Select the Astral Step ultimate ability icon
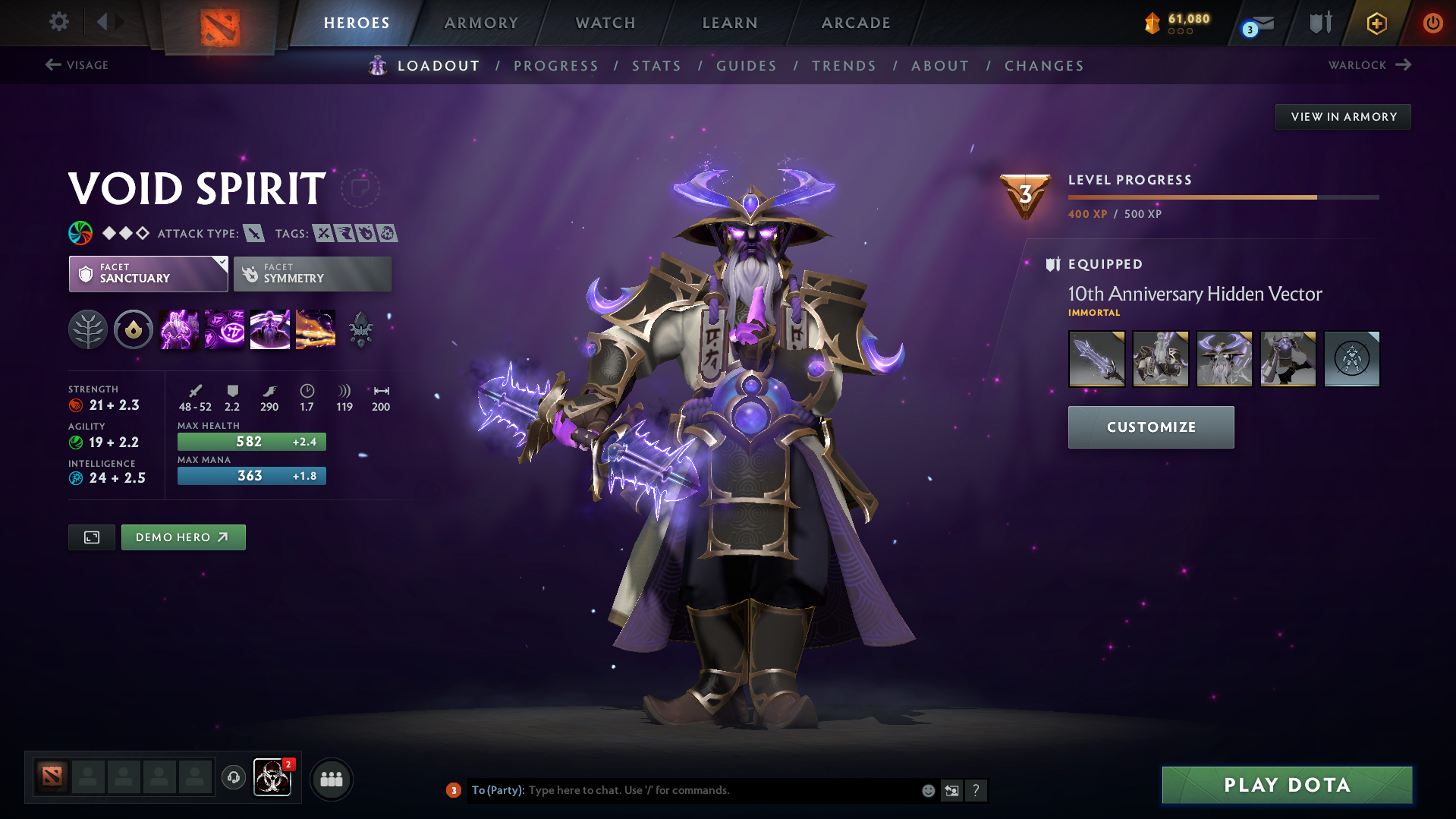 (315, 329)
